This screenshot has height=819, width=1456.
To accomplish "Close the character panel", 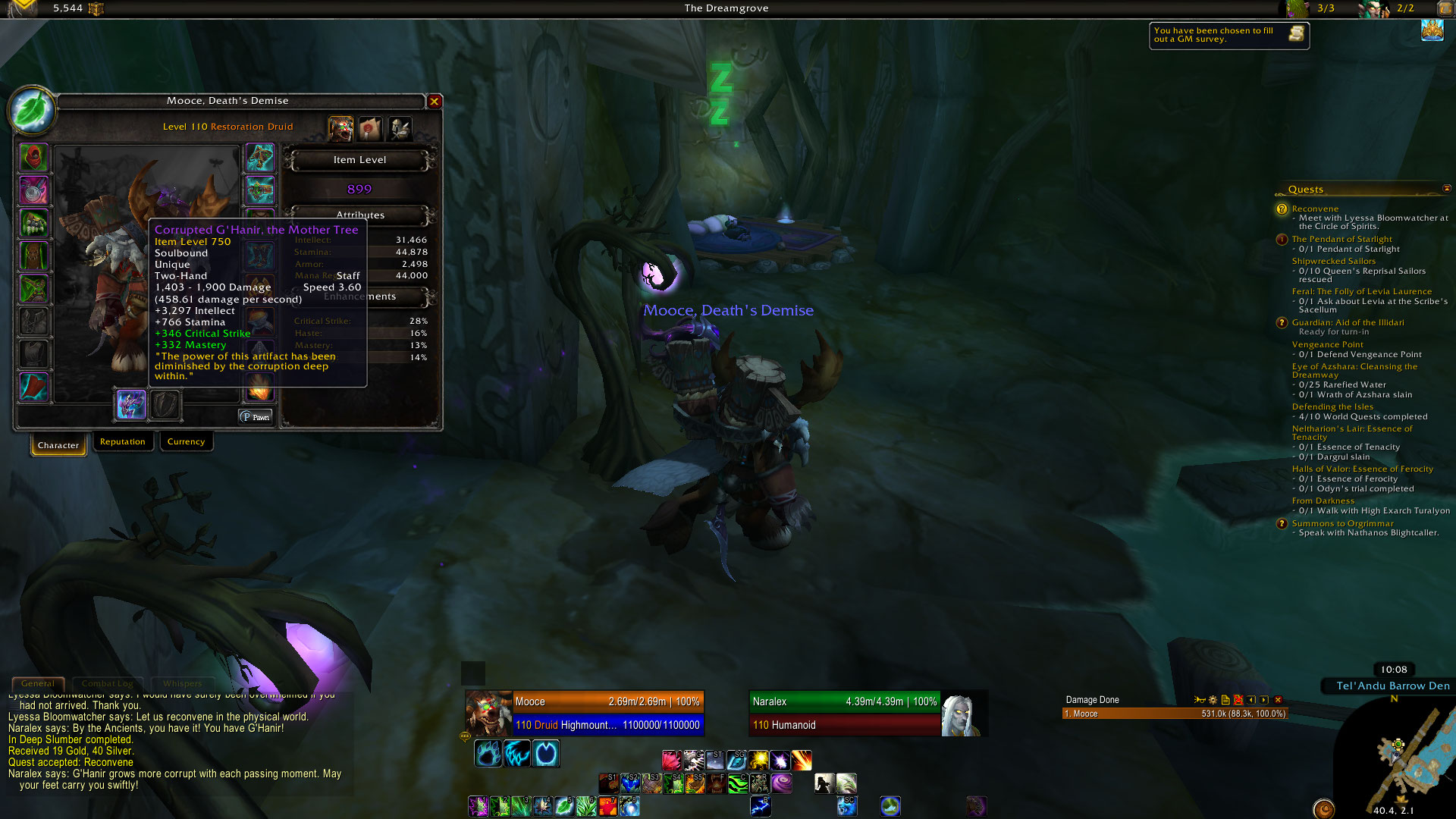I will [435, 101].
